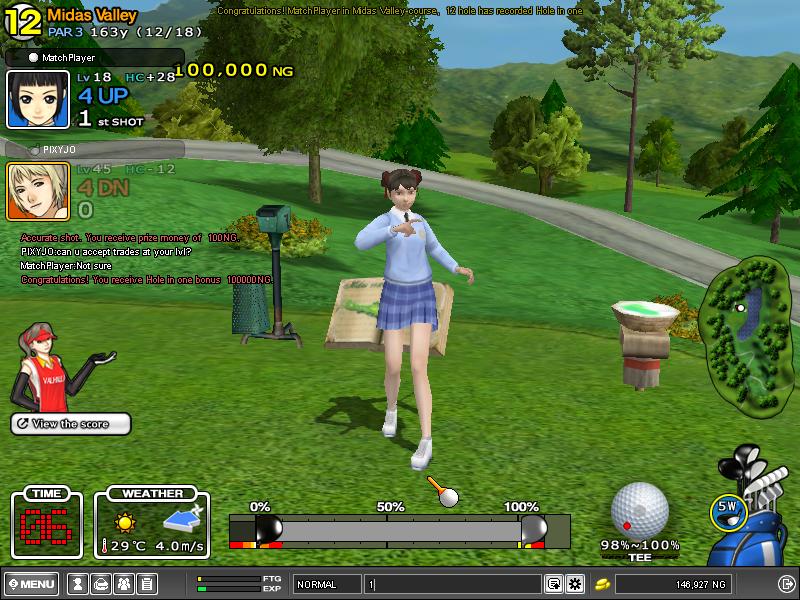Image resolution: width=800 pixels, height=600 pixels.
Task: Set the impact point on the golf ball
Action: (x=639, y=509)
